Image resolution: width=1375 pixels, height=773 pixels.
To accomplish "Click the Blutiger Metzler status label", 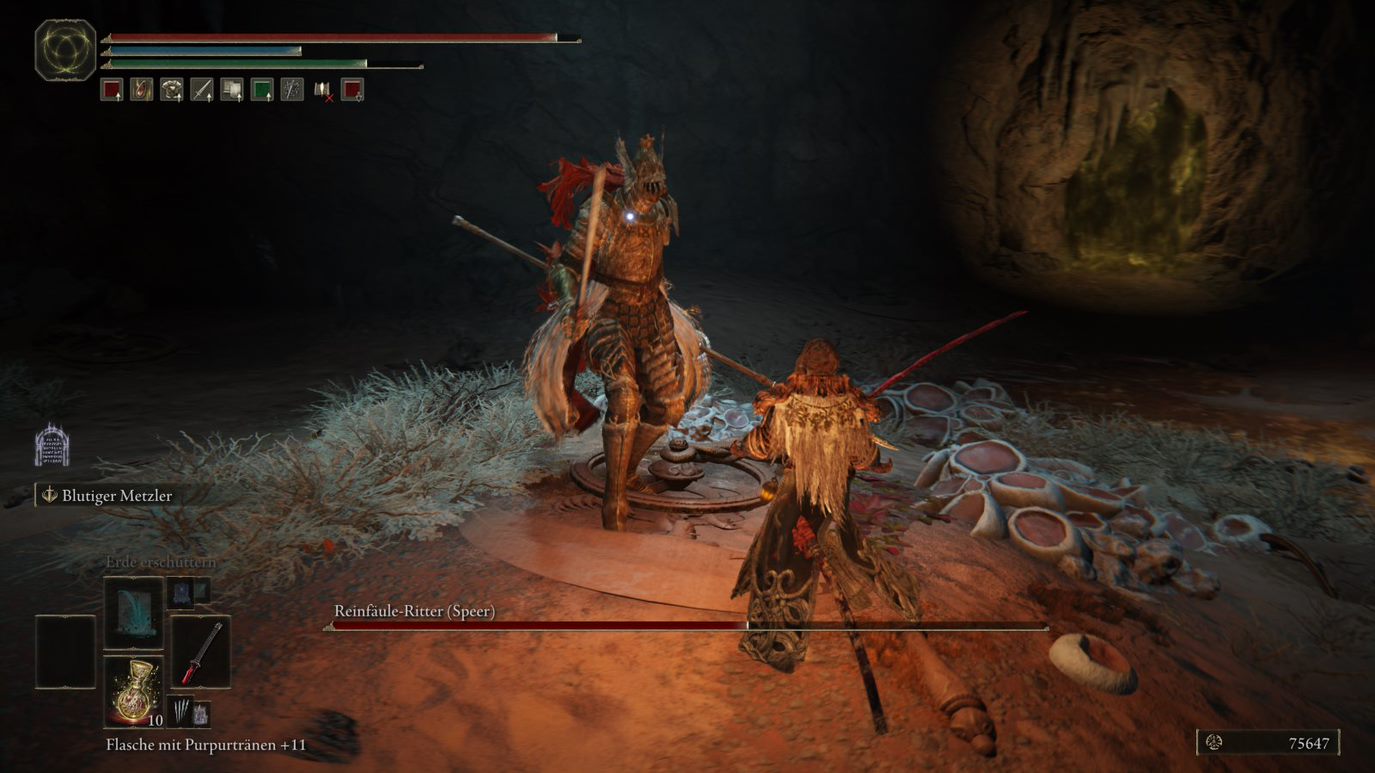I will pos(115,495).
